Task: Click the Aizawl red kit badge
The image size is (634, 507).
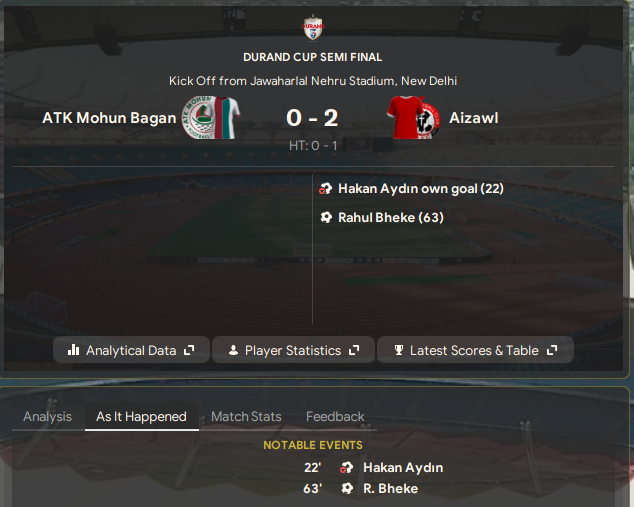Action: [x=410, y=118]
